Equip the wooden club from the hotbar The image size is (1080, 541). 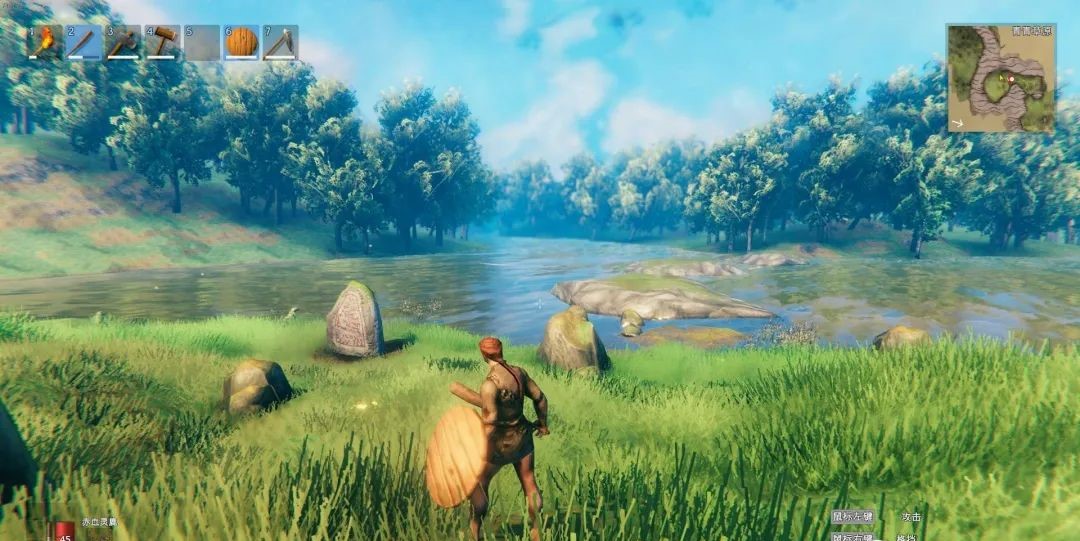click(84, 43)
